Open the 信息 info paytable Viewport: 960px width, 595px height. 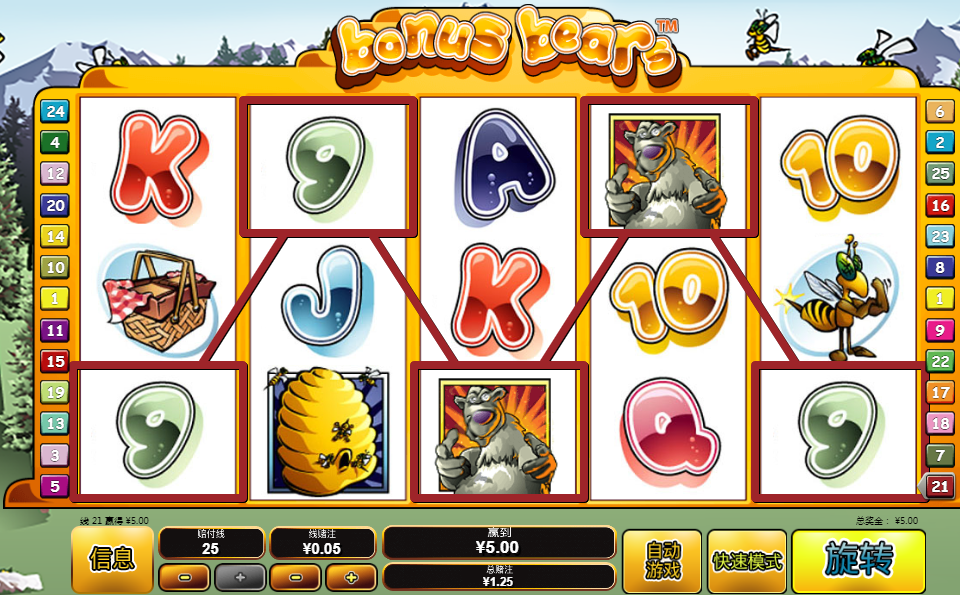(x=112, y=560)
